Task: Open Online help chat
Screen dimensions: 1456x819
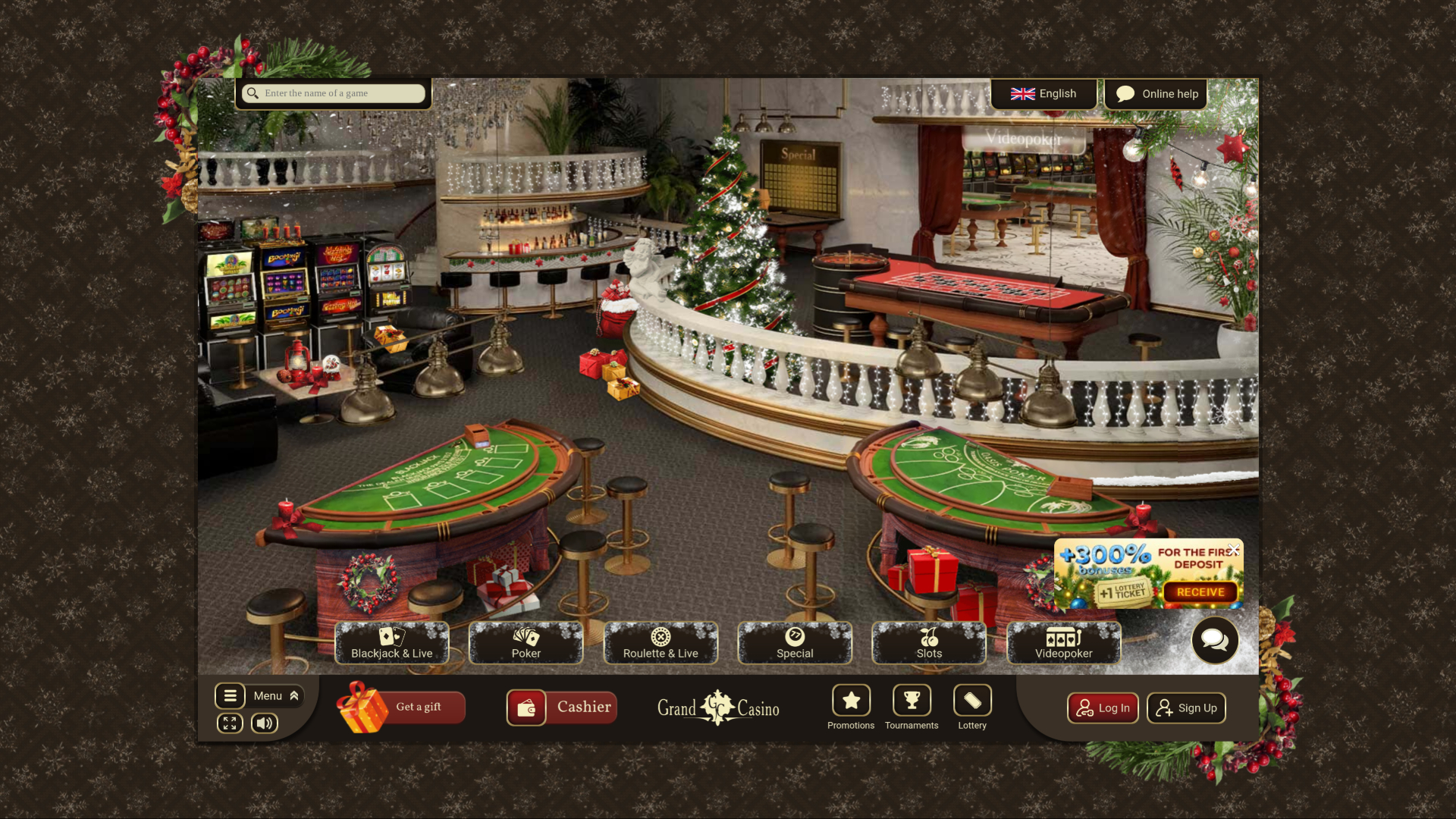Action: pyautogui.click(x=1156, y=93)
